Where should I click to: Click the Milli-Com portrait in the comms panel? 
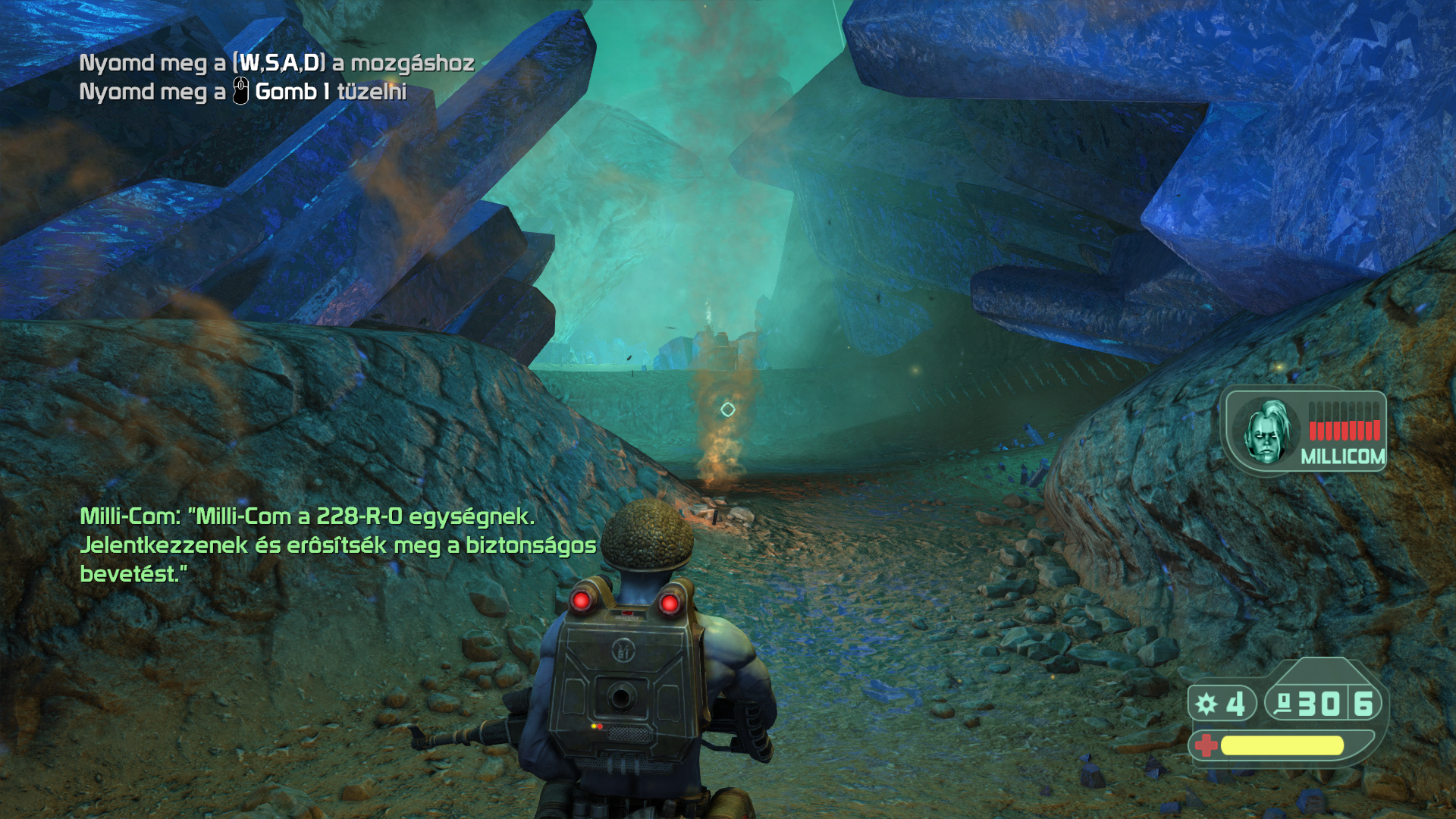click(x=1266, y=431)
